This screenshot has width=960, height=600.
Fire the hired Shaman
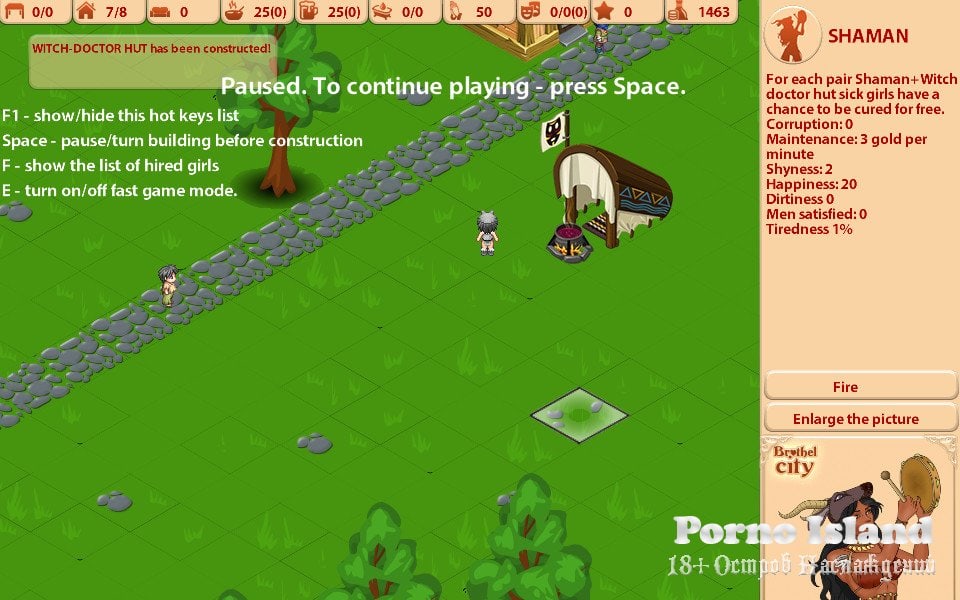point(845,387)
